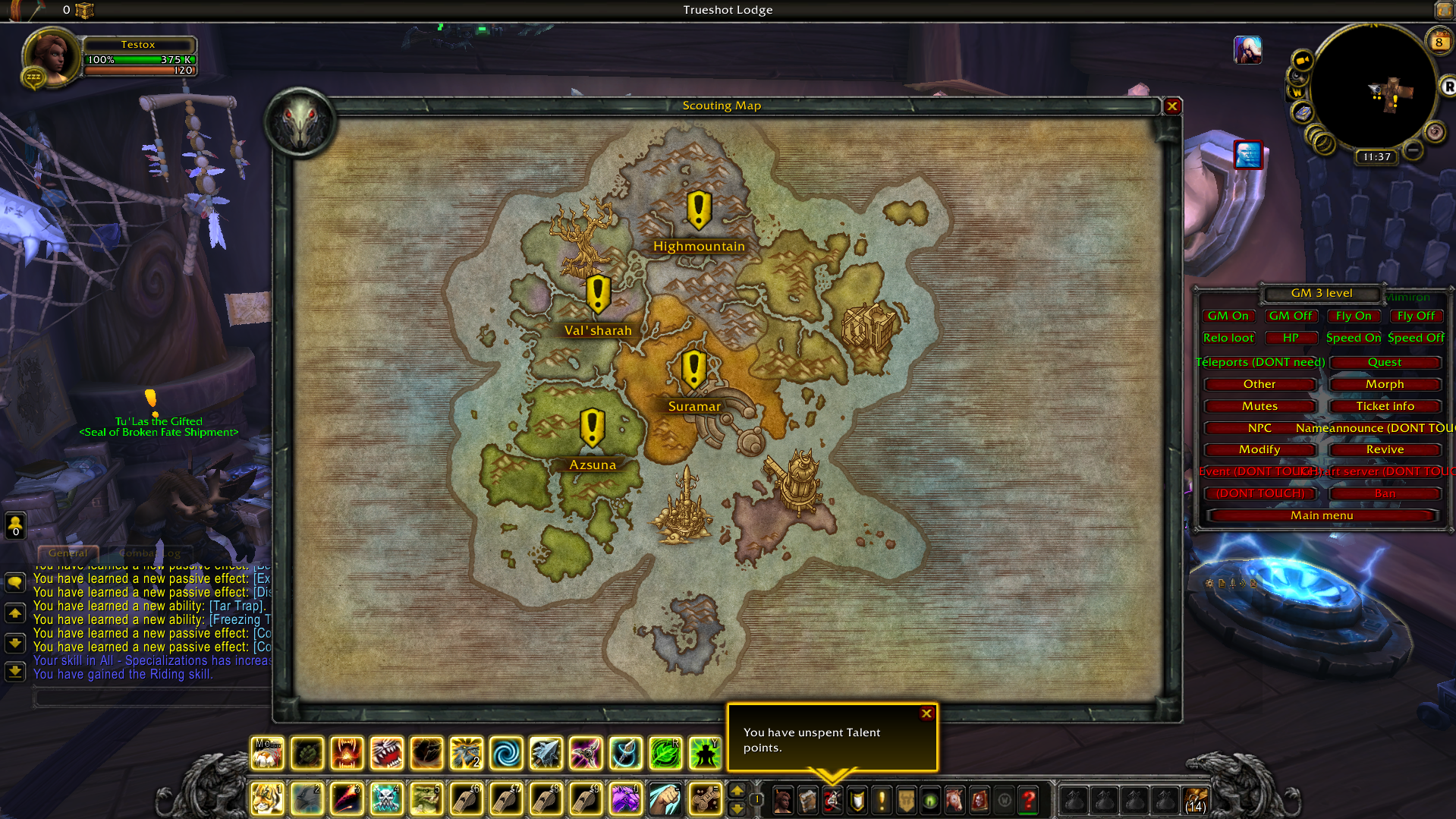Click the minimap
1456x819 pixels.
(1373, 87)
